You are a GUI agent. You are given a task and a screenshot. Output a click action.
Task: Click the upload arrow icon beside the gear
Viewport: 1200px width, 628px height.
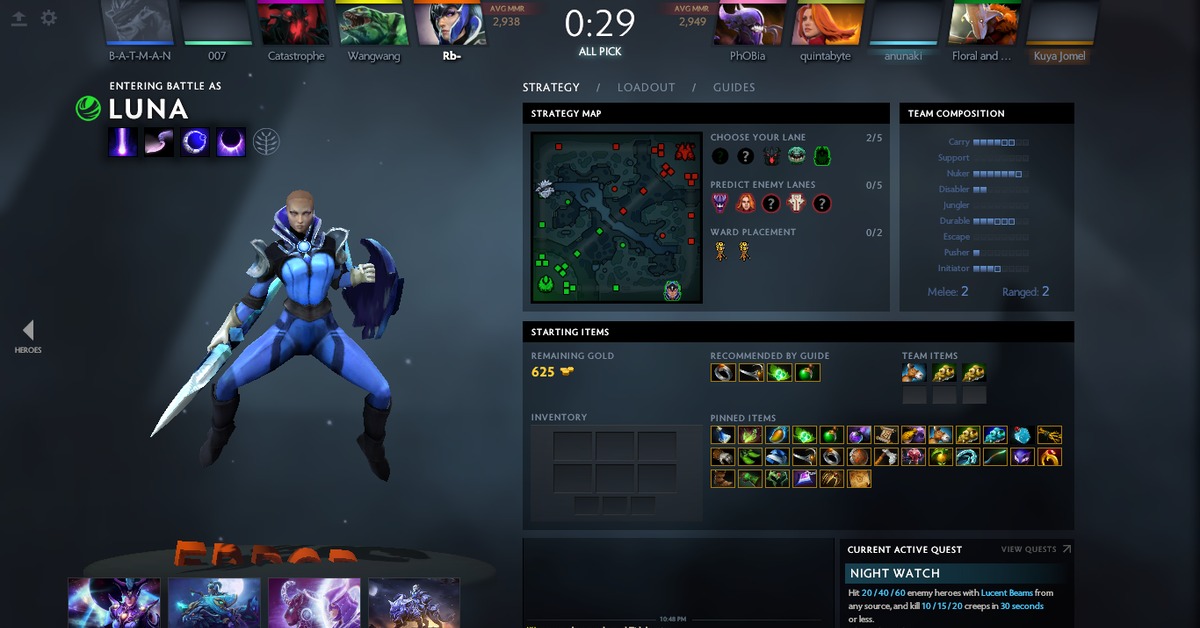(x=19, y=18)
